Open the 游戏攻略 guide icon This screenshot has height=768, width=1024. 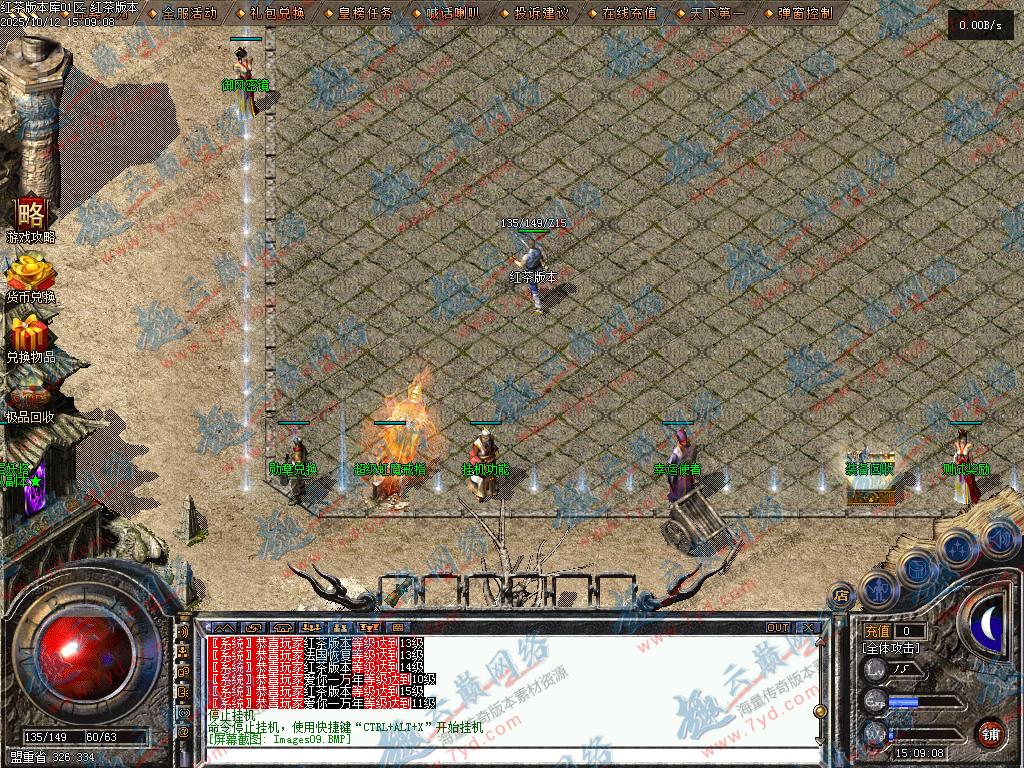31,219
